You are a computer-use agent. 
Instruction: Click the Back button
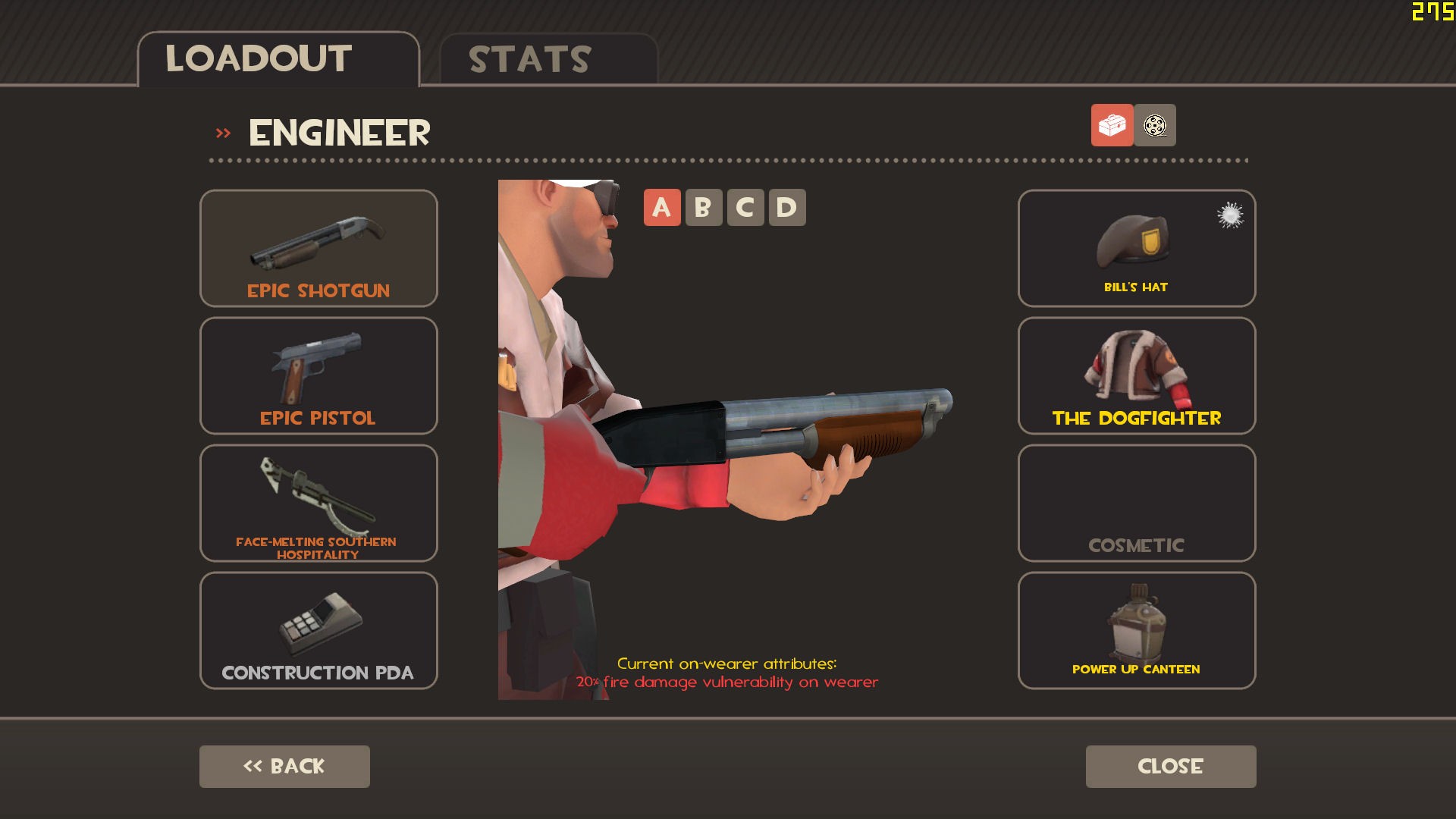pos(284,766)
